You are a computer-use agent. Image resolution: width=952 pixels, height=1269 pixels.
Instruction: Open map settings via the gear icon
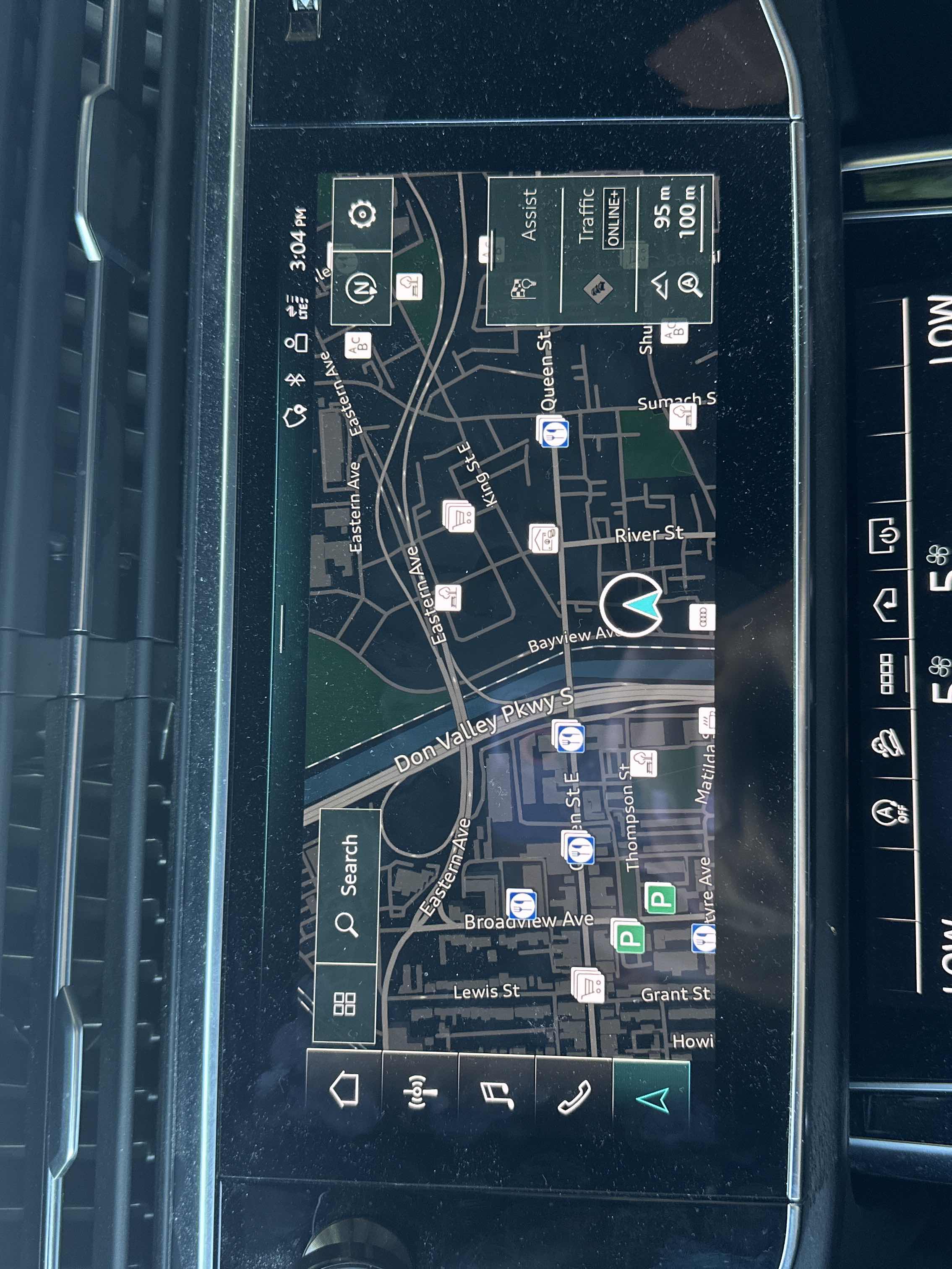363,214
